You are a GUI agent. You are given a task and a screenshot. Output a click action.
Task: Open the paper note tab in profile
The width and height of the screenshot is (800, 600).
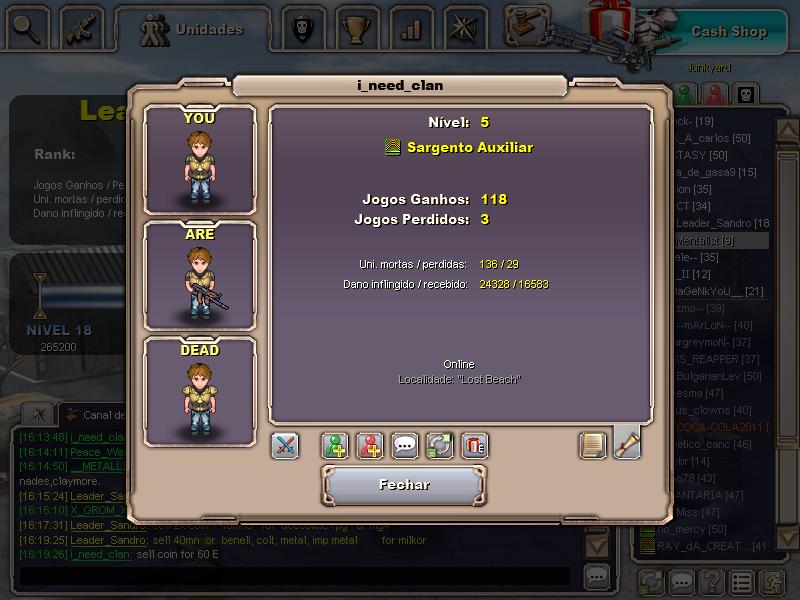pos(593,445)
